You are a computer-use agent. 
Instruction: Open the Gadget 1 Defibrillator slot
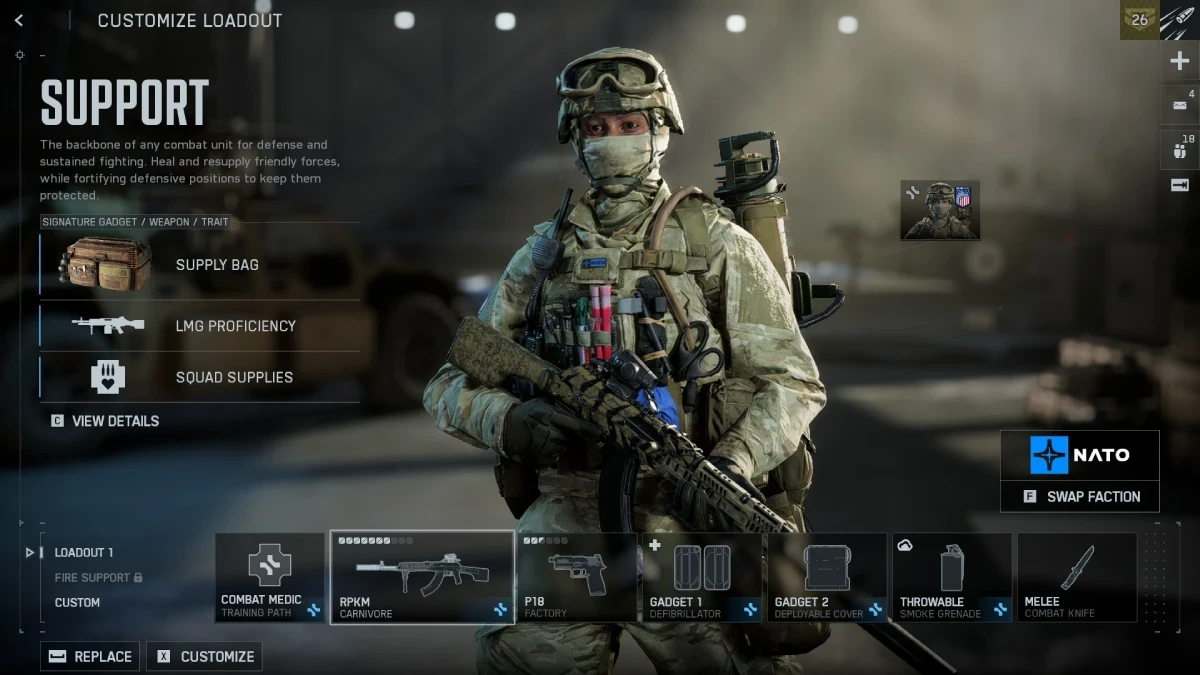[x=702, y=578]
